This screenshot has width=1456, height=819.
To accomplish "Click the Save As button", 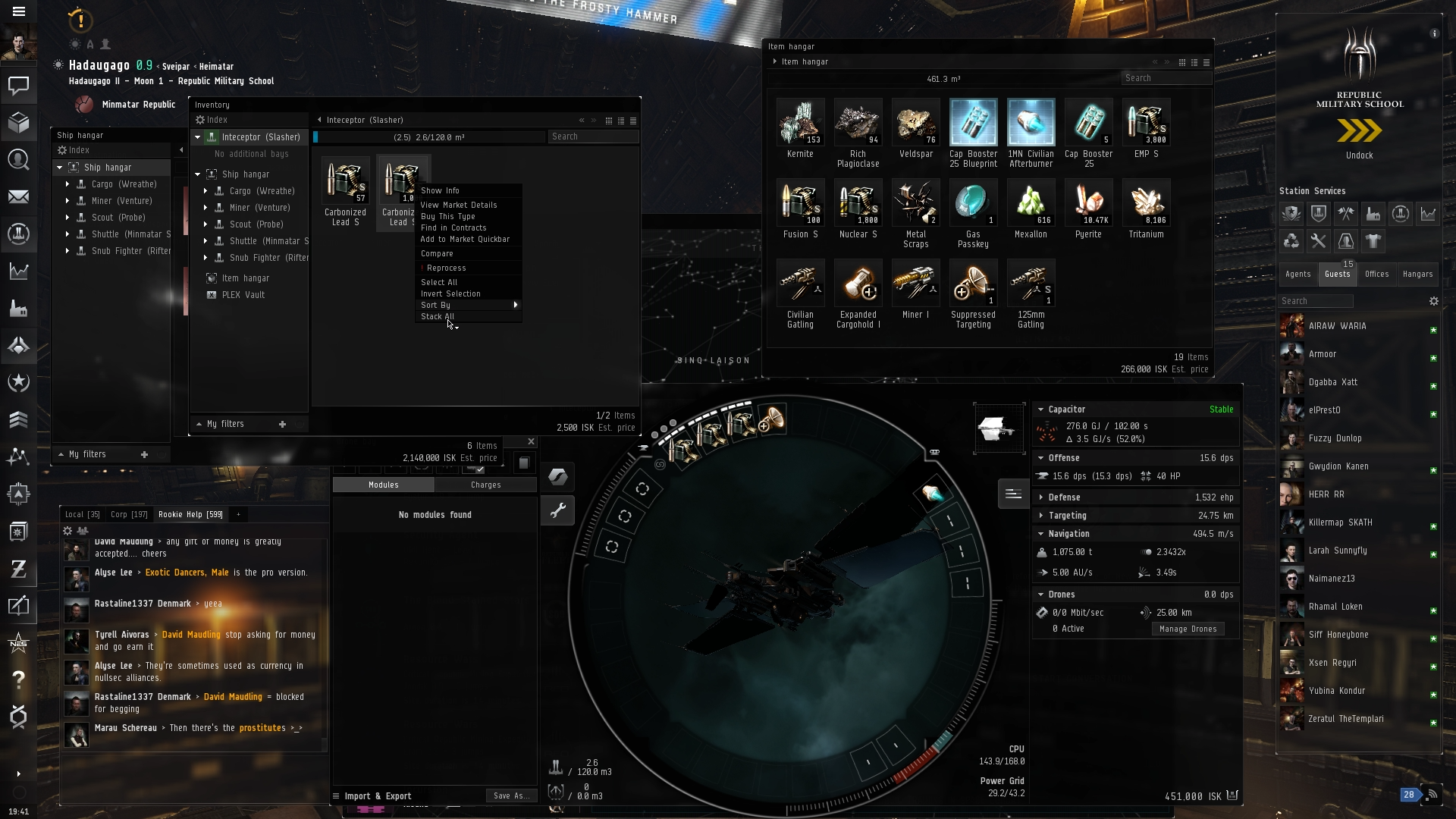I will tap(511, 795).
